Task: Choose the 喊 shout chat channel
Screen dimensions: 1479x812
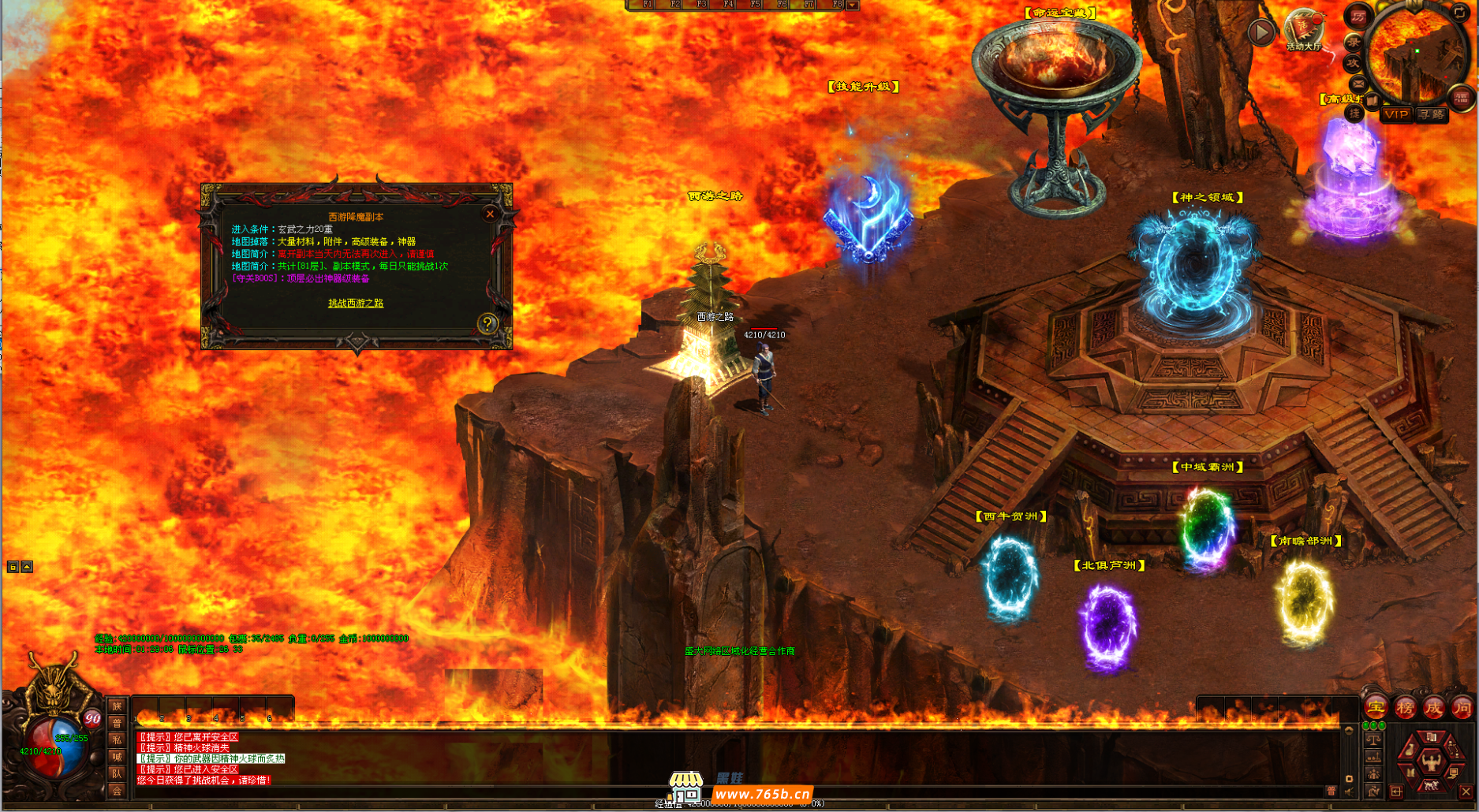Action: click(117, 757)
